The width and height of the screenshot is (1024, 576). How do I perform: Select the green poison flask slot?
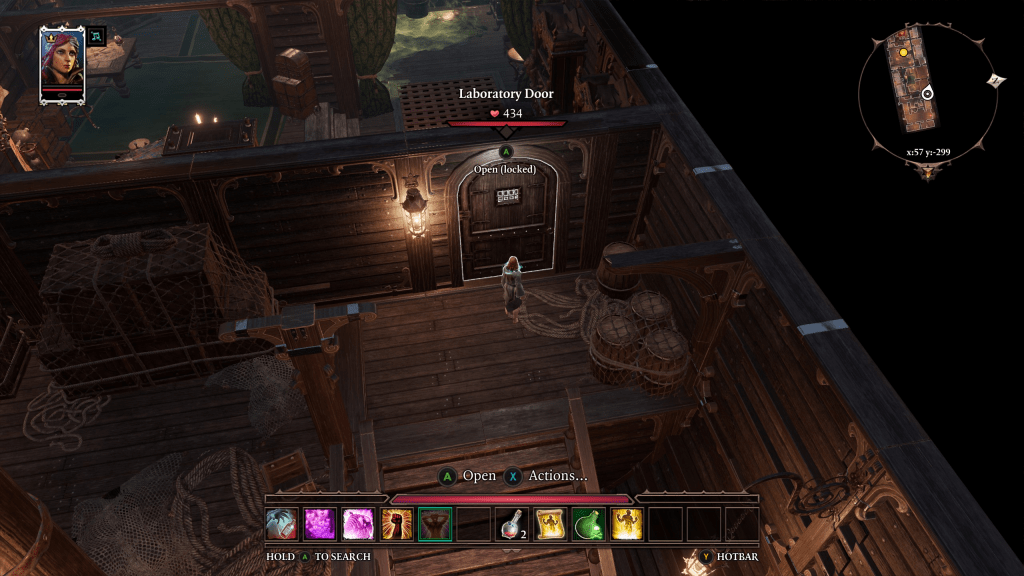[588, 524]
